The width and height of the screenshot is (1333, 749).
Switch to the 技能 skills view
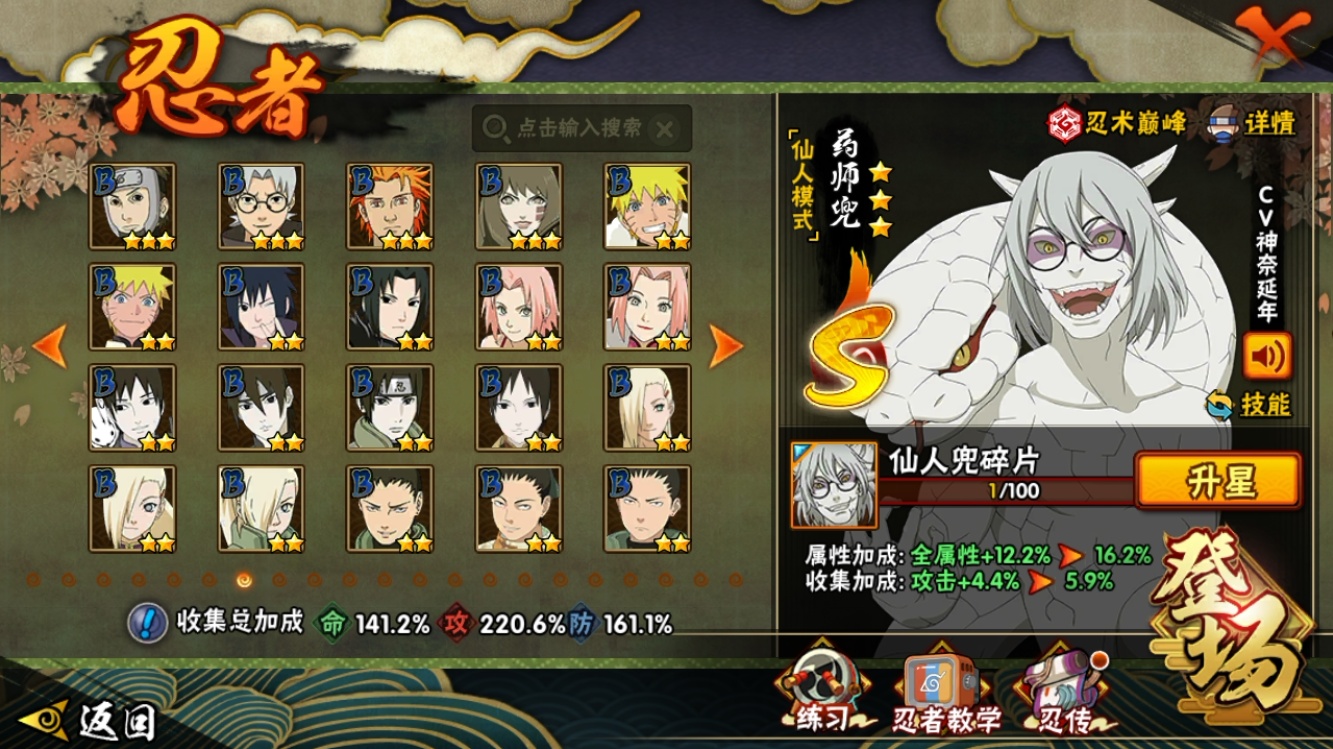[x=1249, y=404]
